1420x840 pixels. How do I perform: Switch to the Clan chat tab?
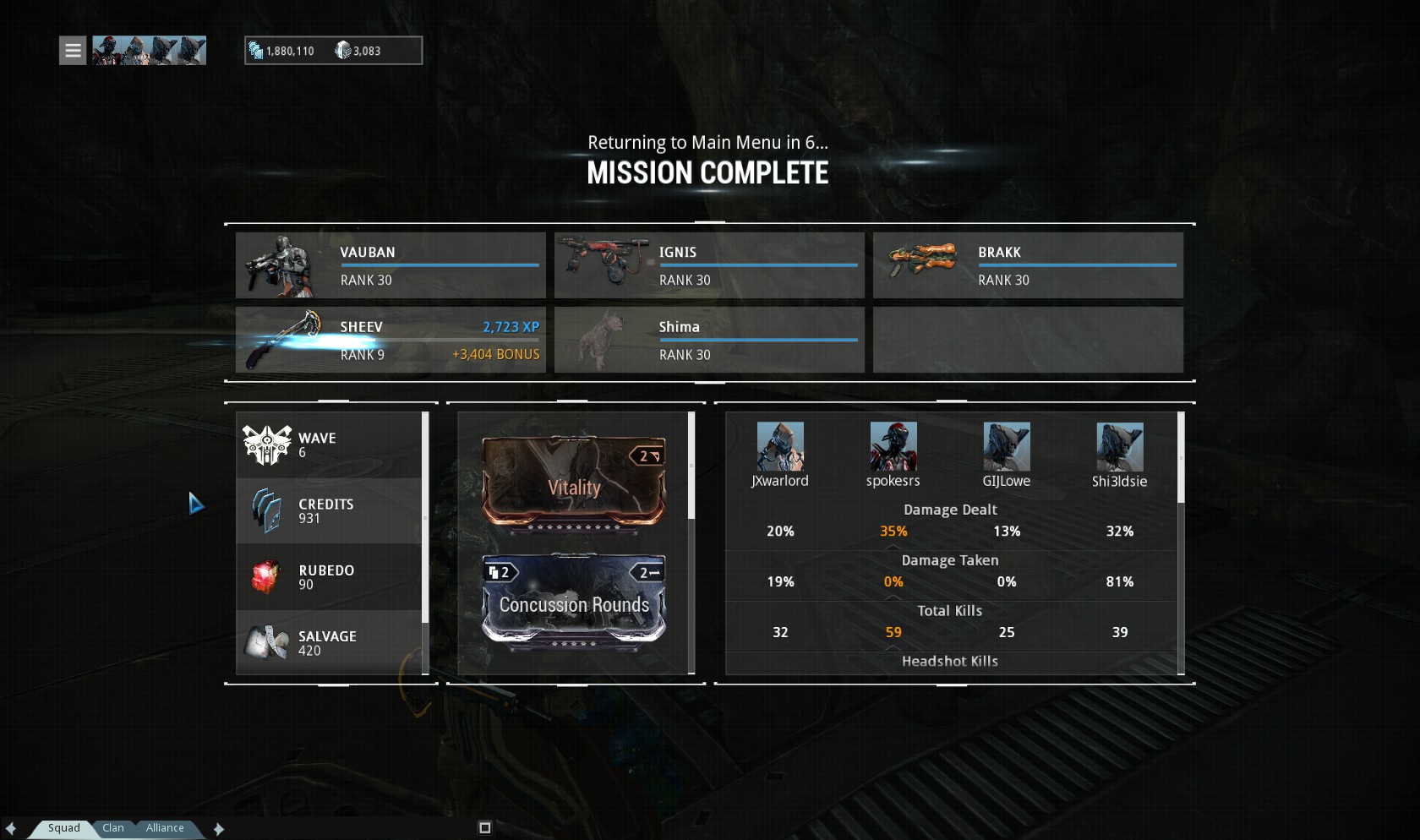113,828
